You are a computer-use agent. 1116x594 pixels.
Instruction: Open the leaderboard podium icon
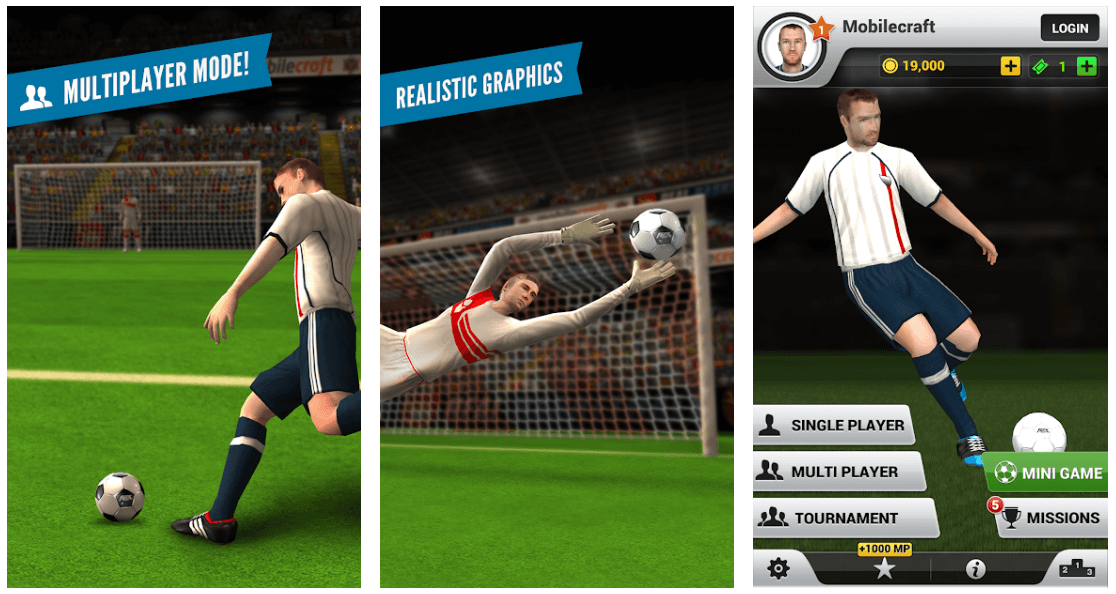coord(1078,569)
